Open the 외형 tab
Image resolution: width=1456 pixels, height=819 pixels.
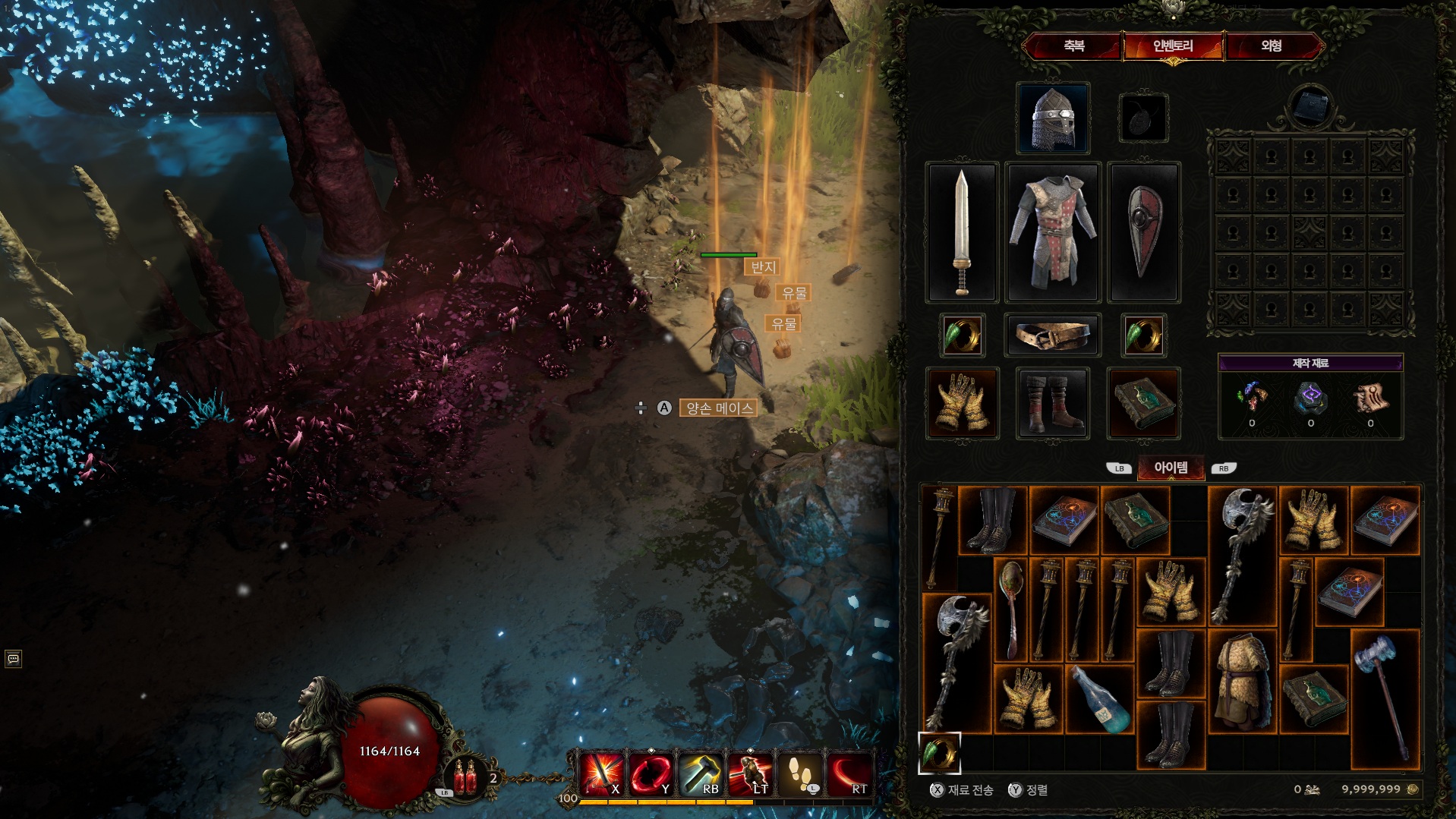(x=1272, y=46)
